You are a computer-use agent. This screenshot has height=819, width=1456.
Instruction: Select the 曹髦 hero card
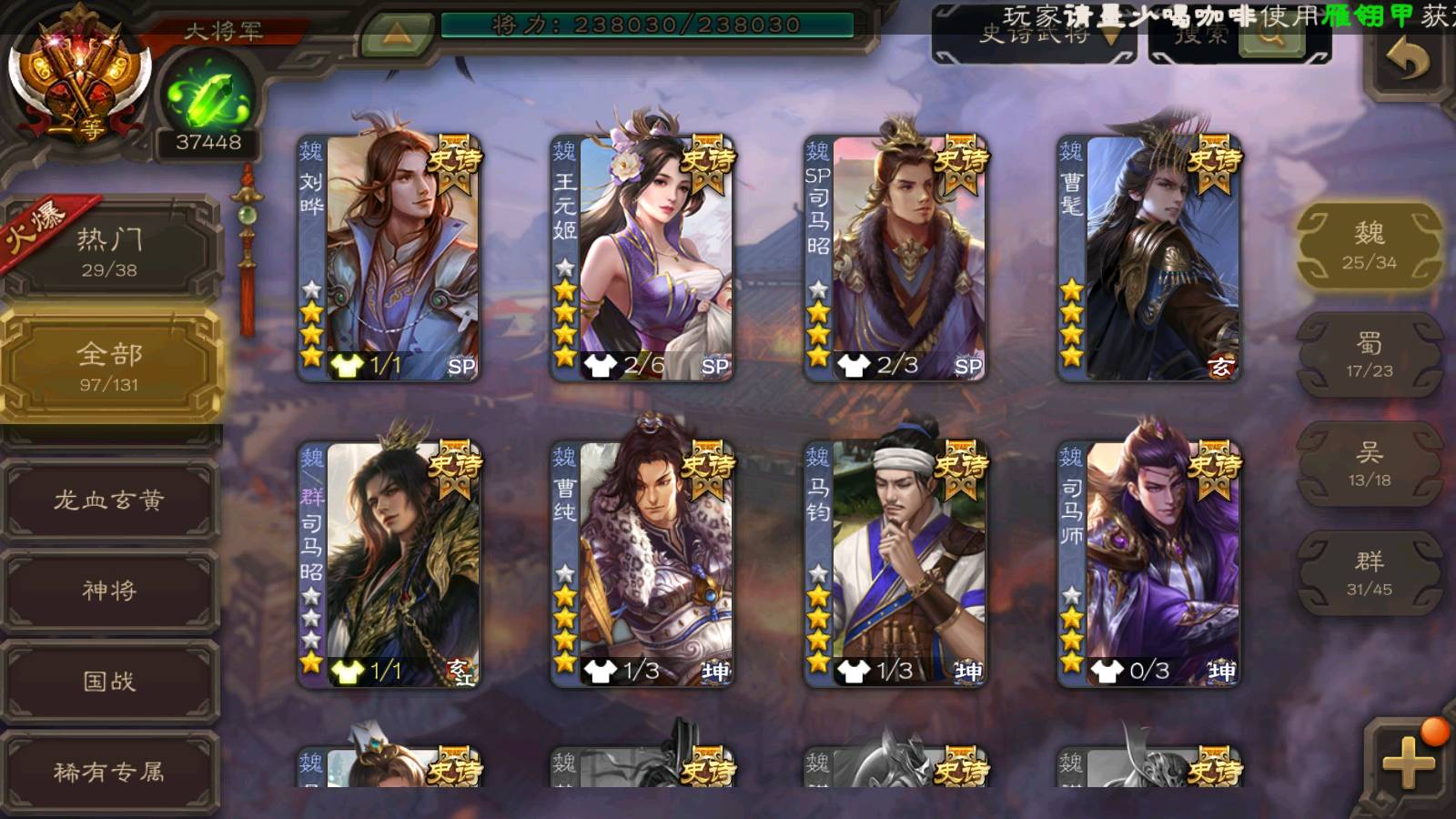coord(1148,257)
